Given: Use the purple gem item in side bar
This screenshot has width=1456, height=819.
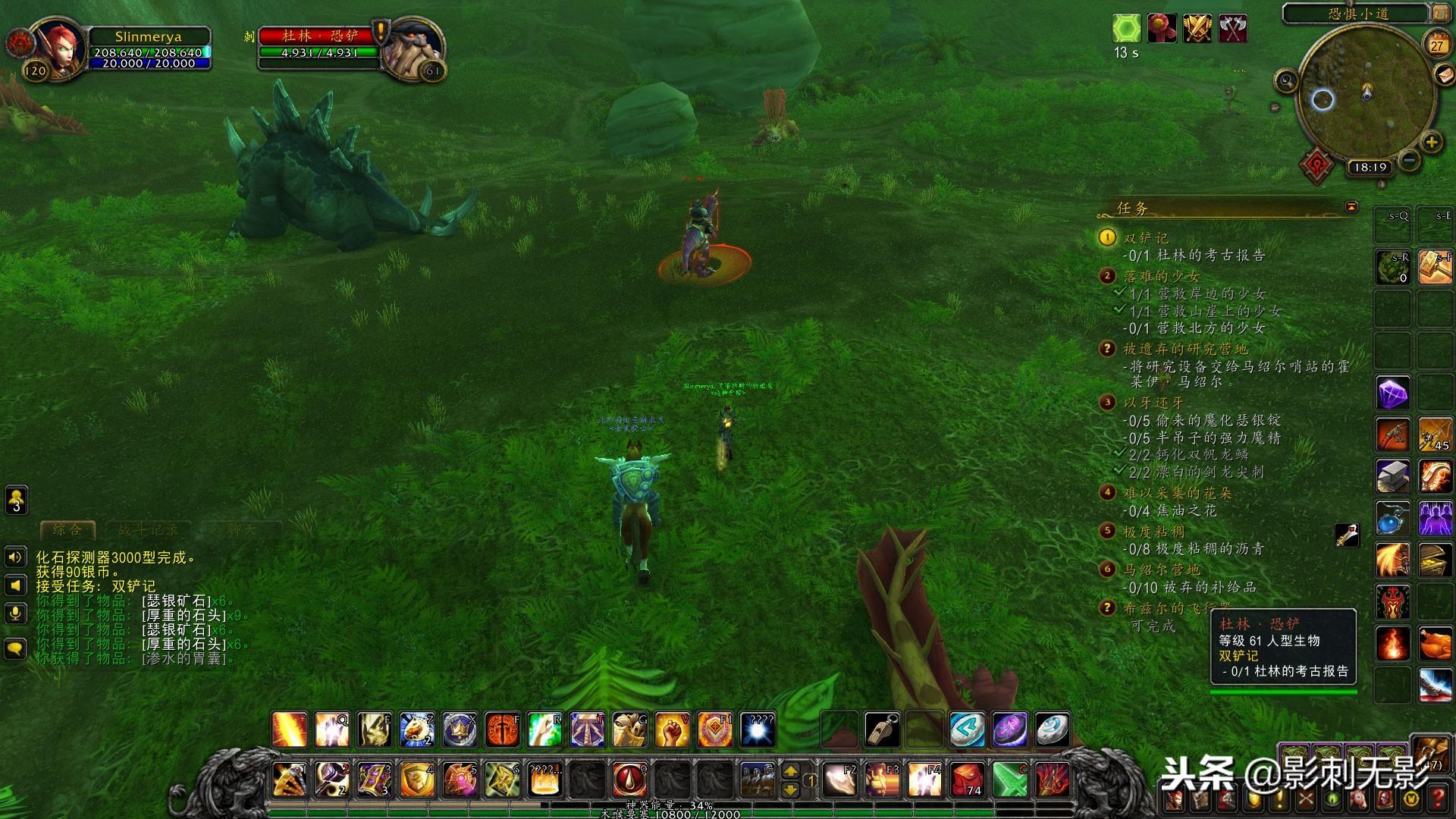Looking at the screenshot, I should tap(1393, 394).
